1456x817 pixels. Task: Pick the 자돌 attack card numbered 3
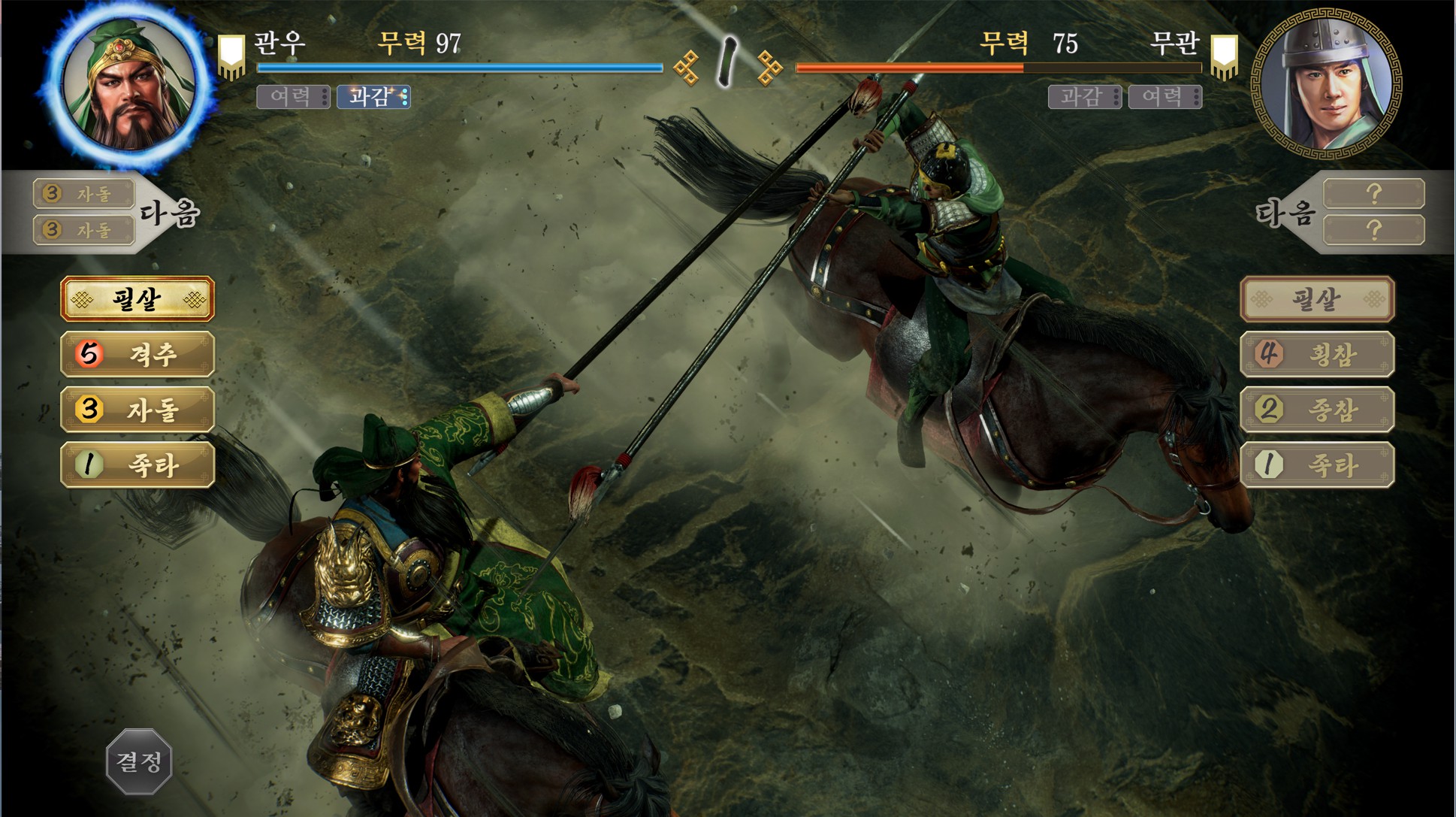coord(137,410)
